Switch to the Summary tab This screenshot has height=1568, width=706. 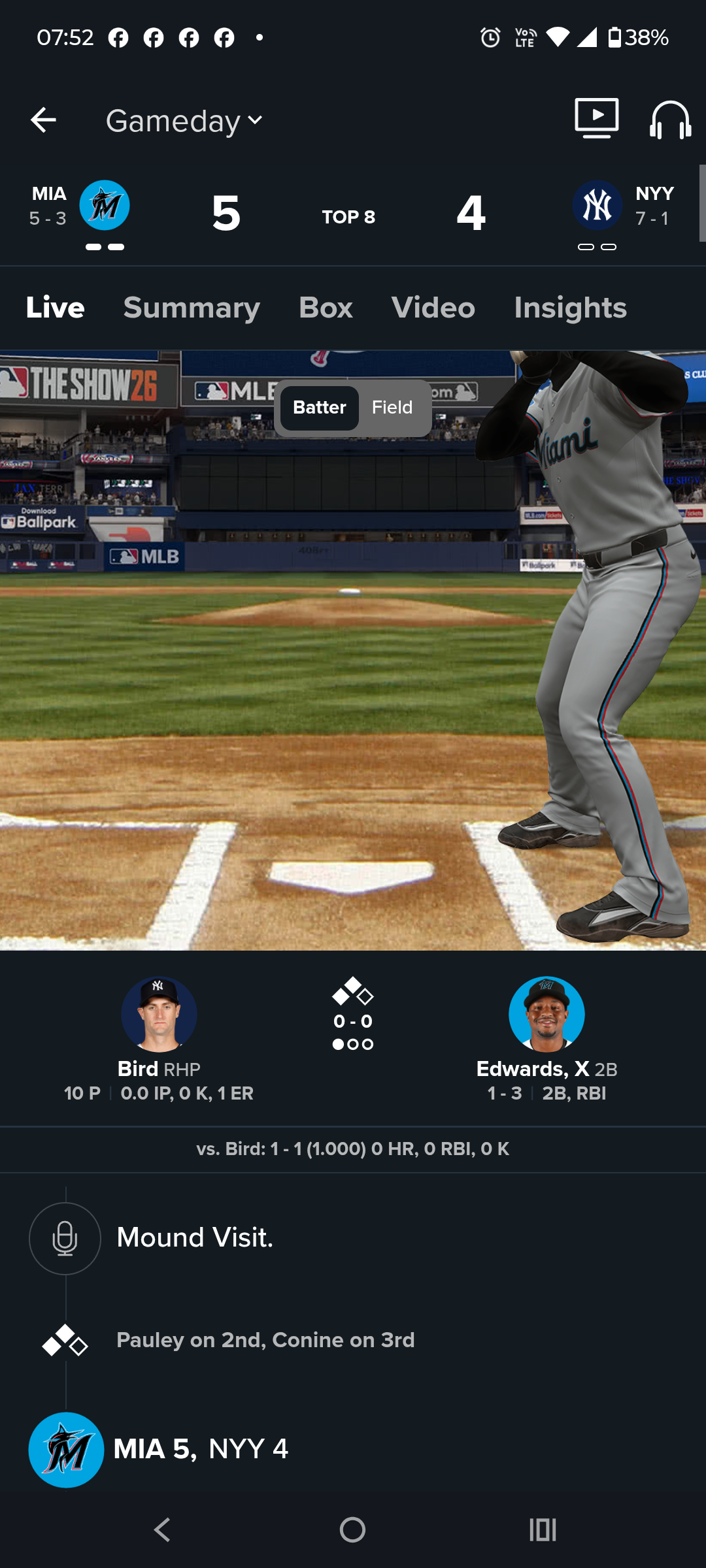(x=192, y=308)
